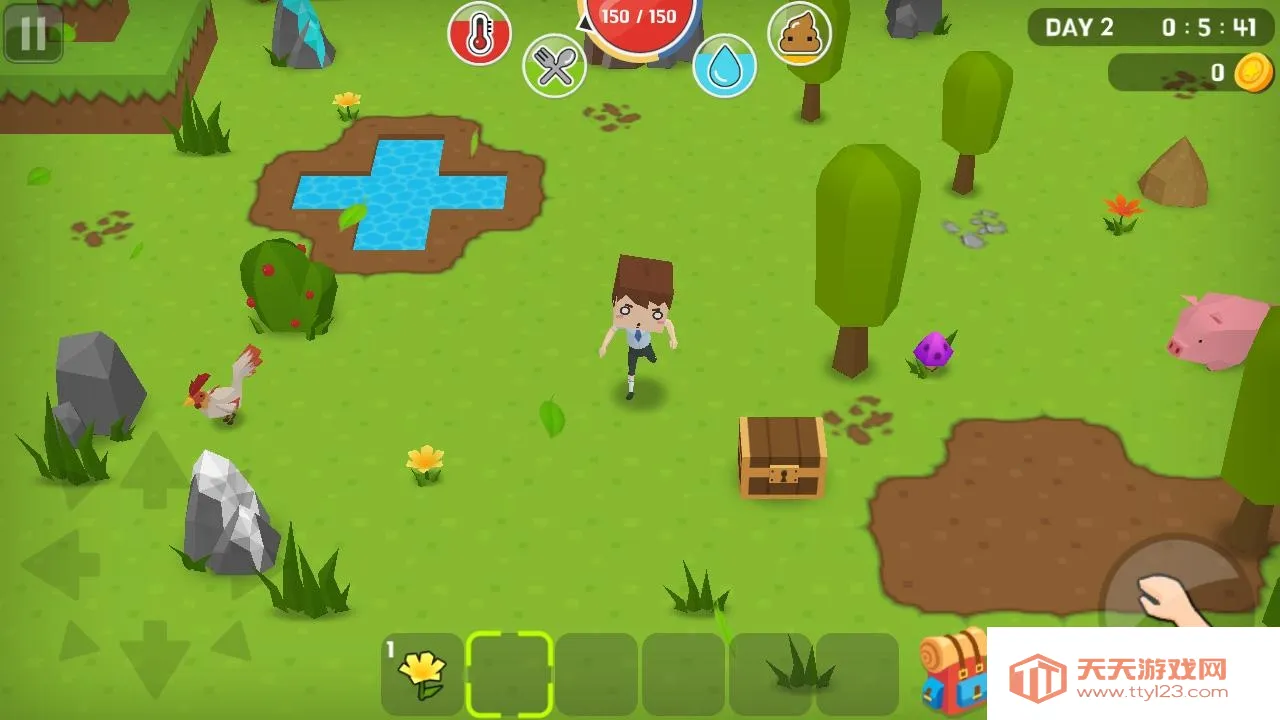Tap the thermometer temperature status icon
Viewport: 1280px width, 720px height.
[478, 34]
